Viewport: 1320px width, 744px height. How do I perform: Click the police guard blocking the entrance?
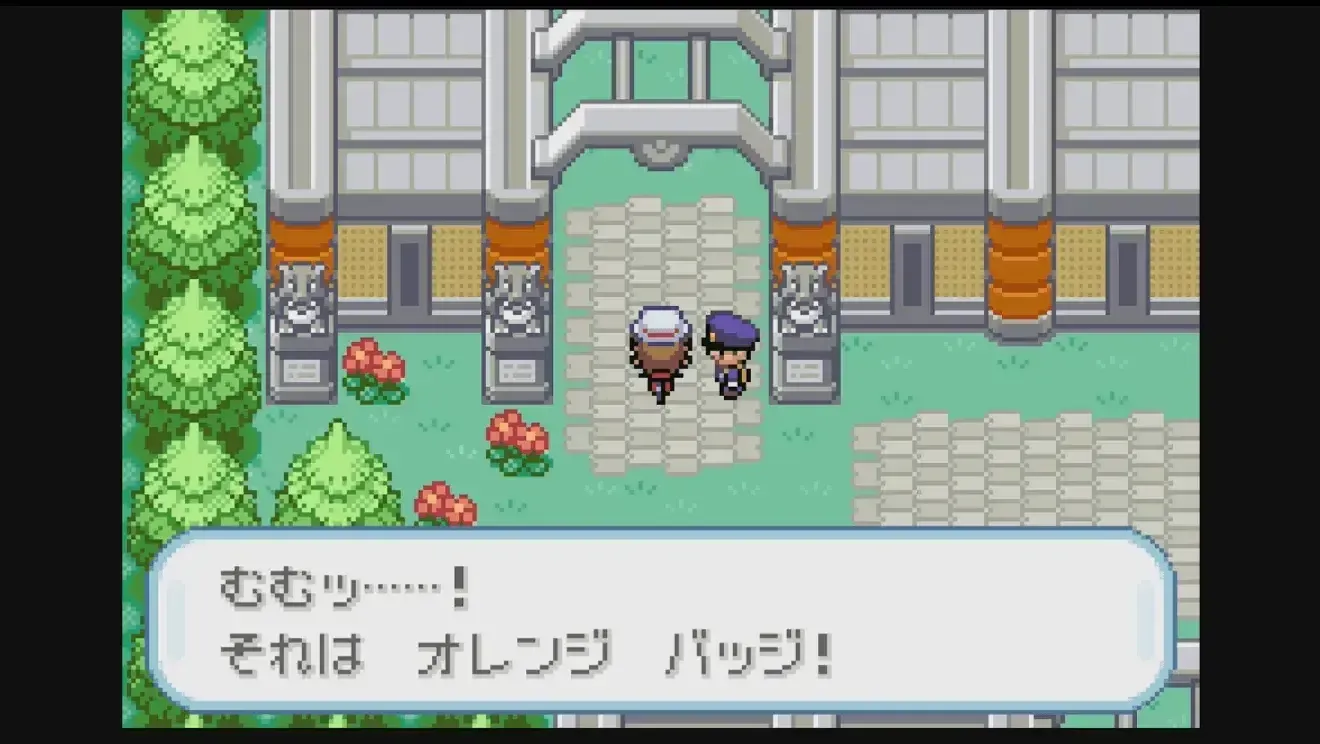pyautogui.click(x=730, y=355)
